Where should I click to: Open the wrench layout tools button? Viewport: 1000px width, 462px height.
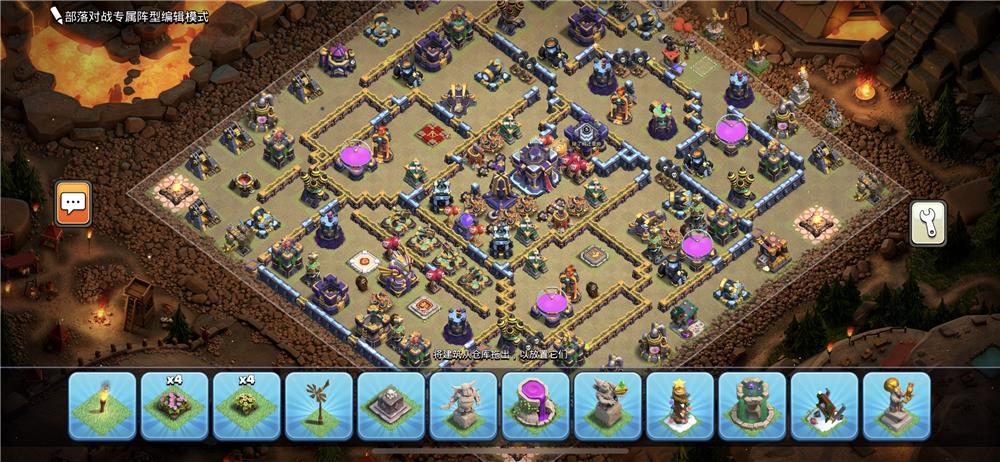click(x=927, y=222)
